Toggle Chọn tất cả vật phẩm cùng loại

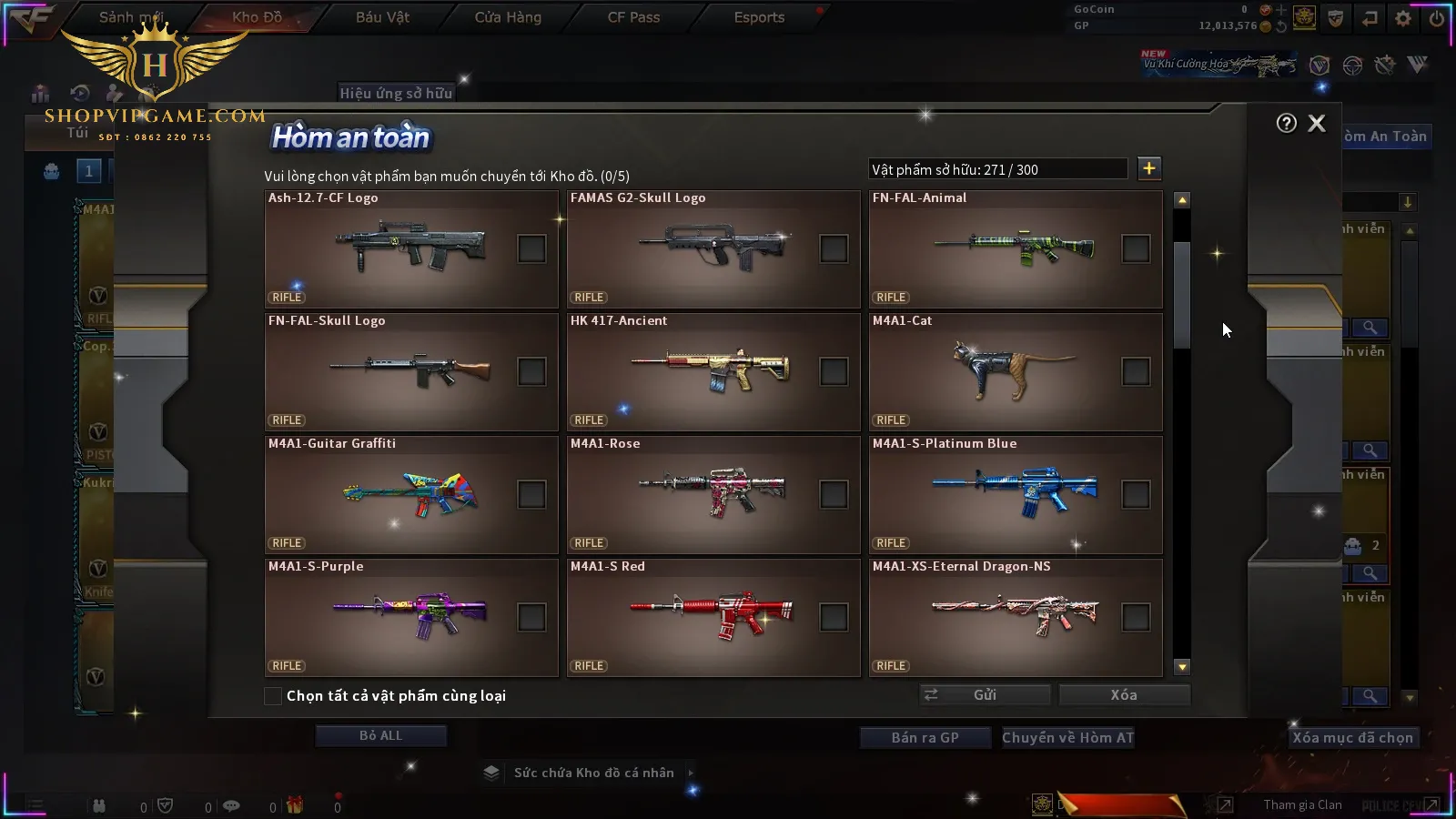coord(273,696)
